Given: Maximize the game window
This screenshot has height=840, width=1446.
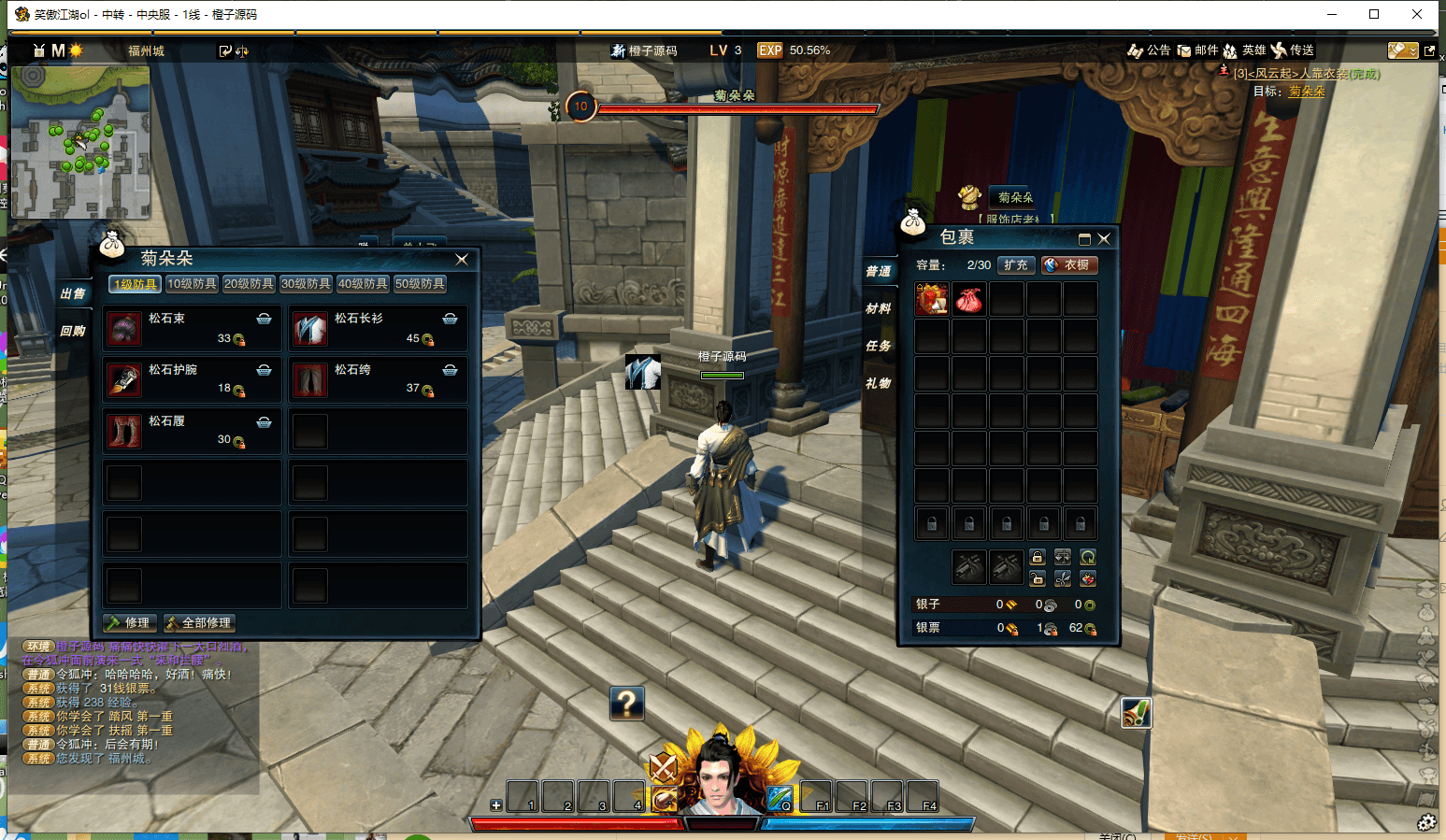Looking at the screenshot, I should click(x=1374, y=14).
